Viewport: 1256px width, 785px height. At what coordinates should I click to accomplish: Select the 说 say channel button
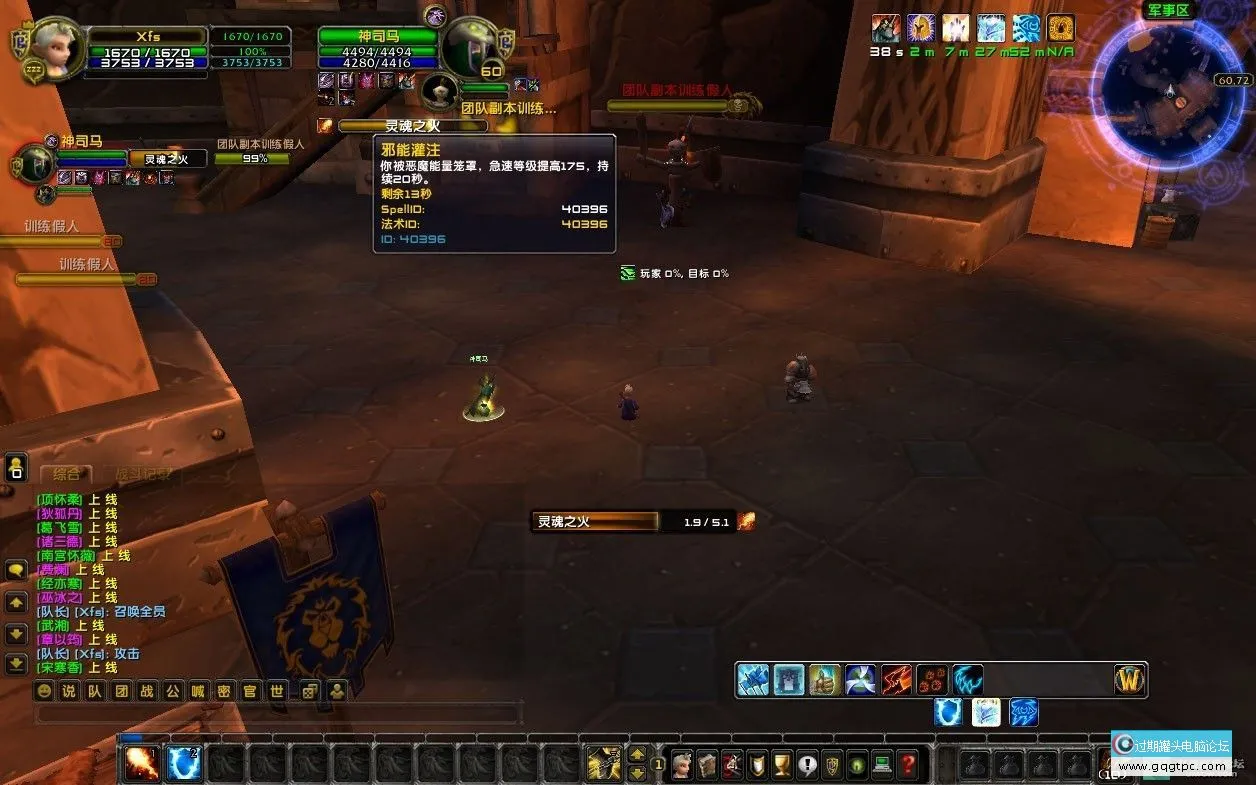tap(69, 691)
